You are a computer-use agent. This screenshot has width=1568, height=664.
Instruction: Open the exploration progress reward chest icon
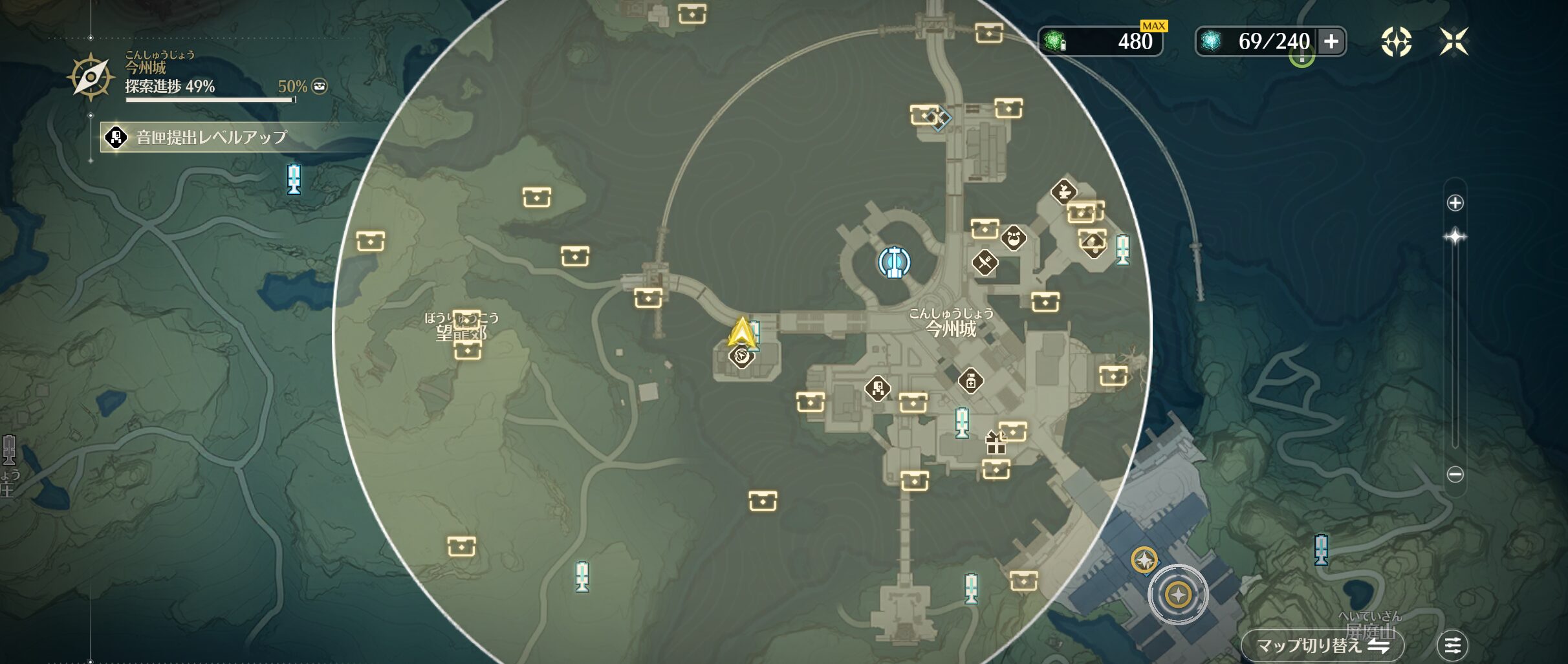coord(320,86)
